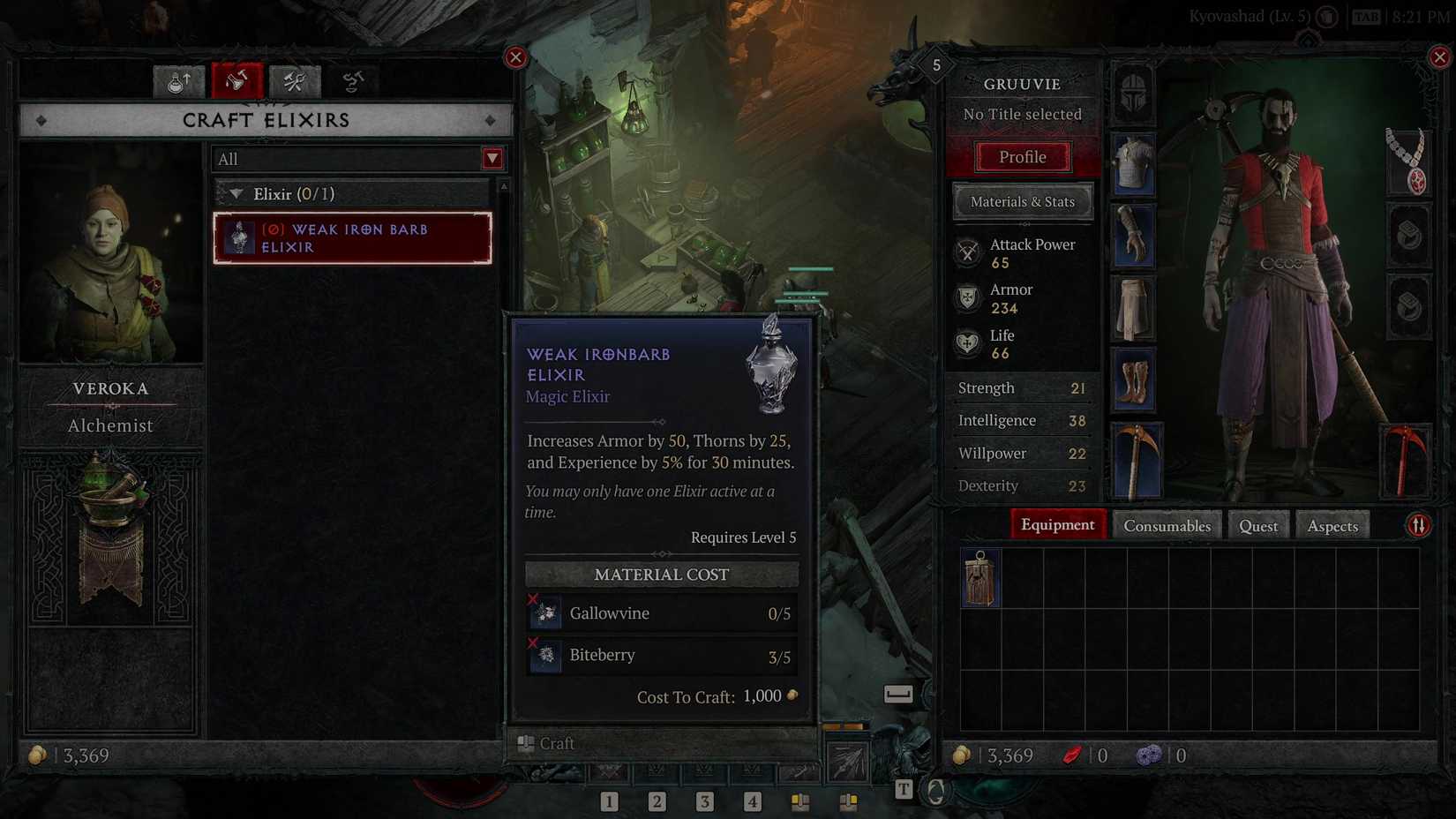Viewport: 1456px width, 819px height.
Task: Open the item comparison arrows icon near Equipment
Action: 1417,524
